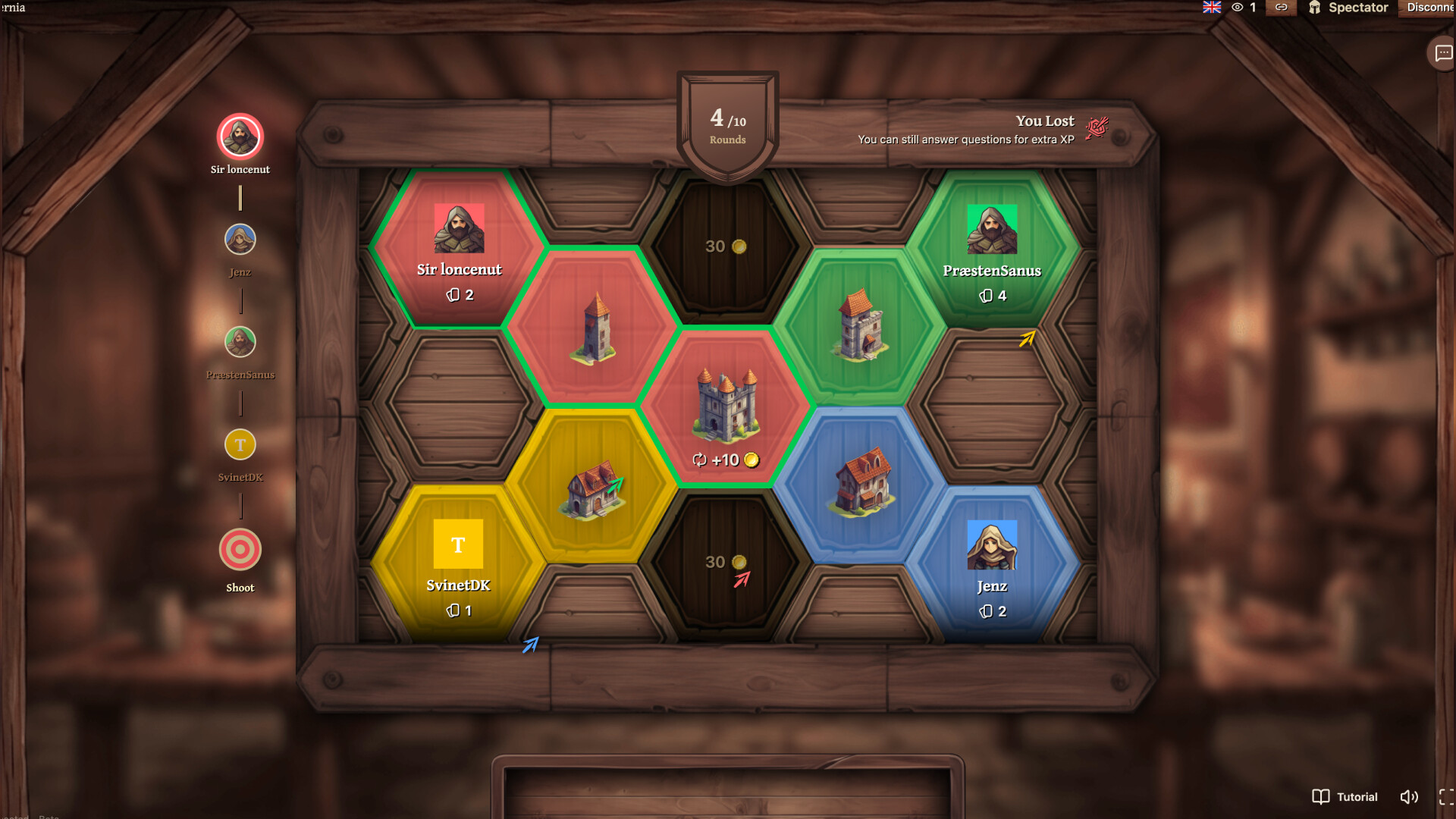
Task: Select the British flag language icon
Action: coord(1211,8)
